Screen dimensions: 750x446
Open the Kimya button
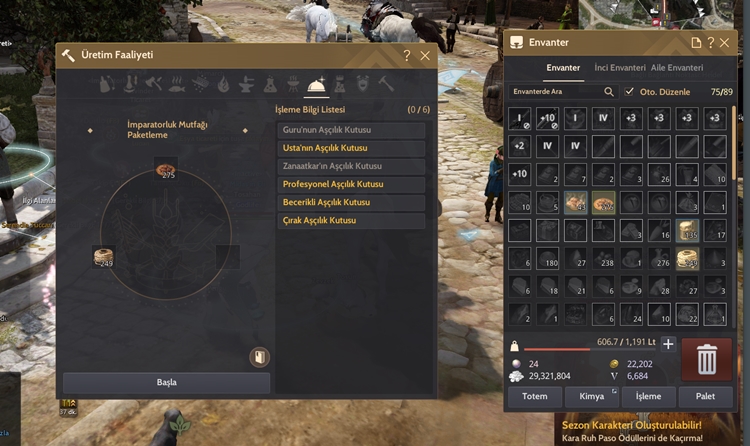pyautogui.click(x=592, y=397)
